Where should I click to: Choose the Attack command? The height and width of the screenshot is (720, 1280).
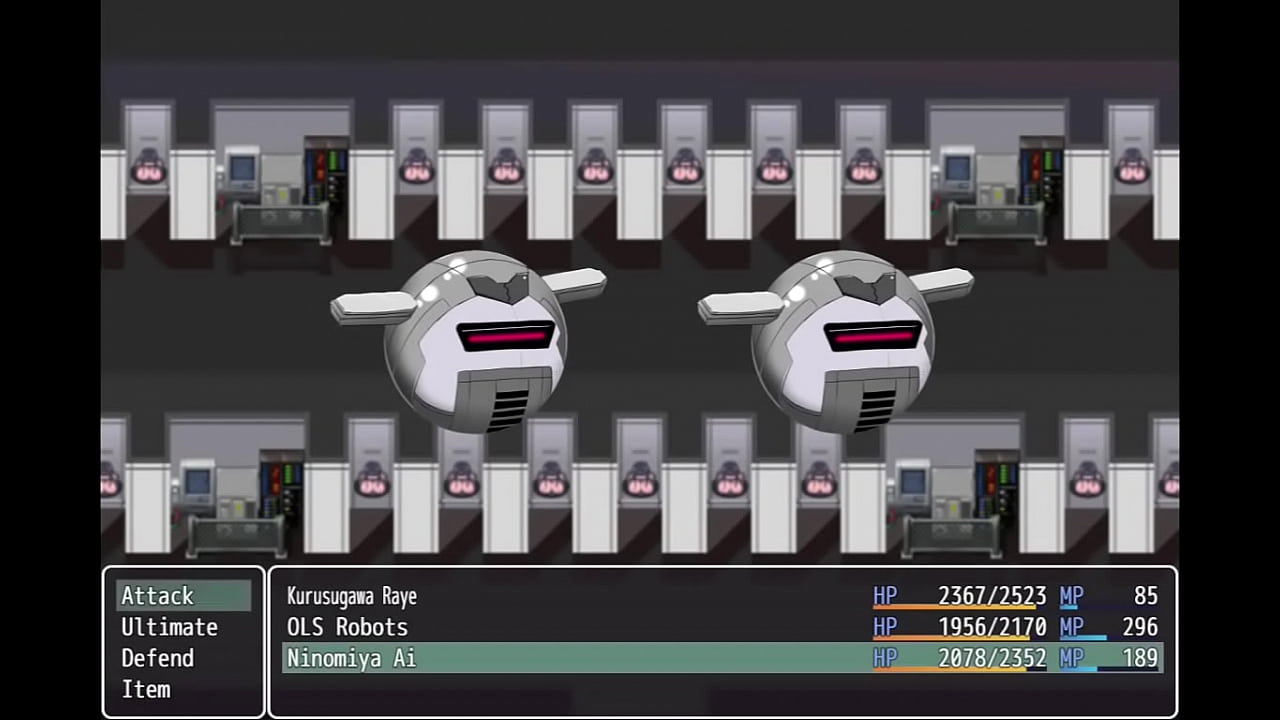[x=157, y=596]
